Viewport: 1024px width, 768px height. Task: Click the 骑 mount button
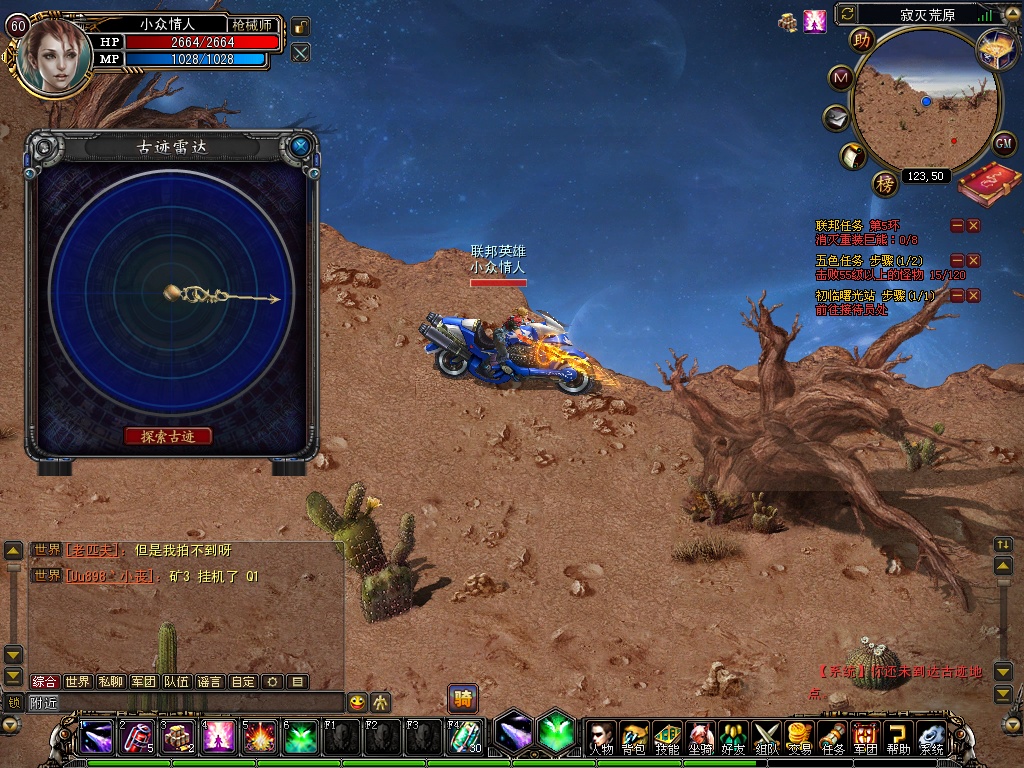[462, 698]
